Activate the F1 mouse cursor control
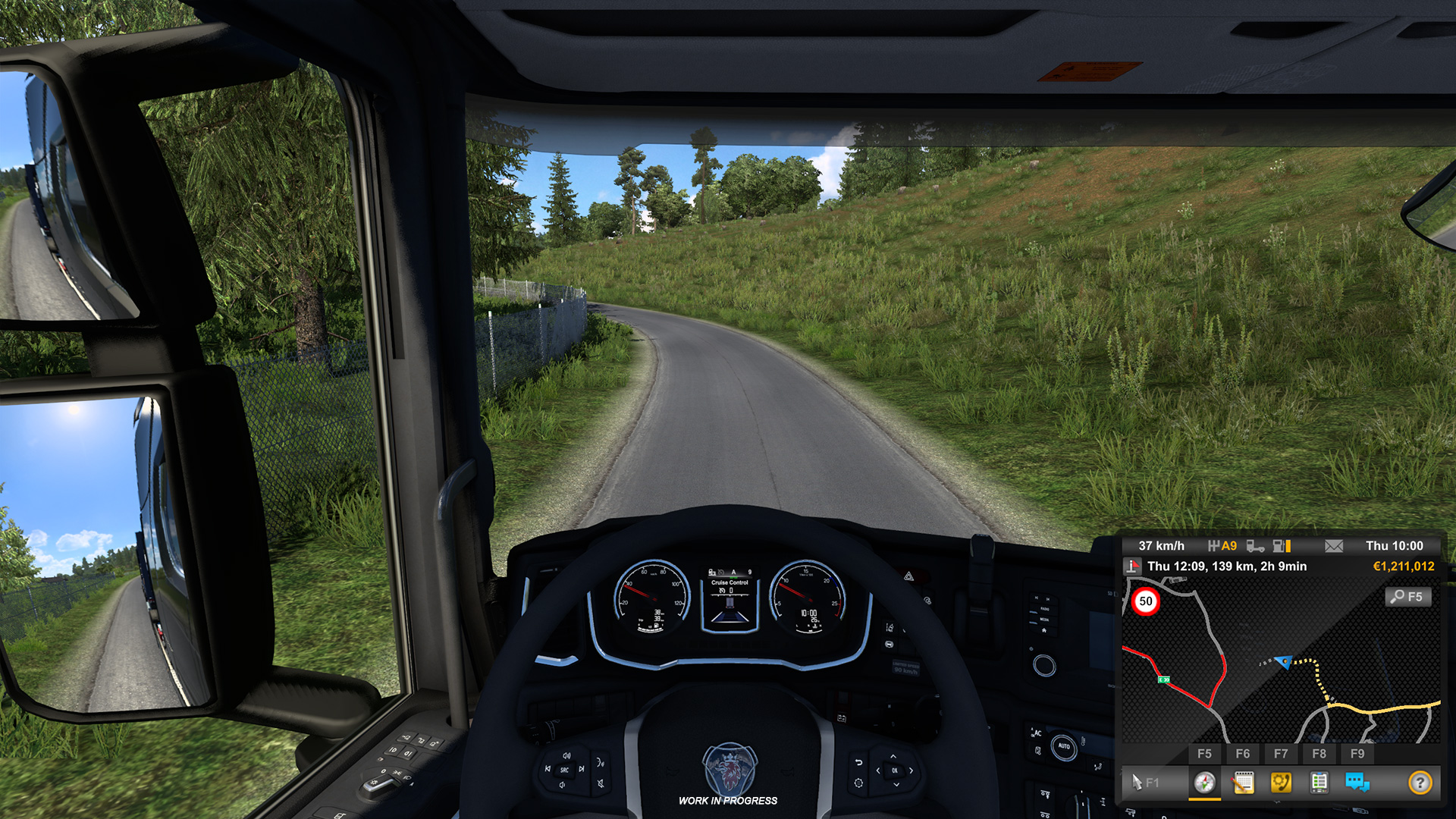The width and height of the screenshot is (1456, 819). (1144, 782)
